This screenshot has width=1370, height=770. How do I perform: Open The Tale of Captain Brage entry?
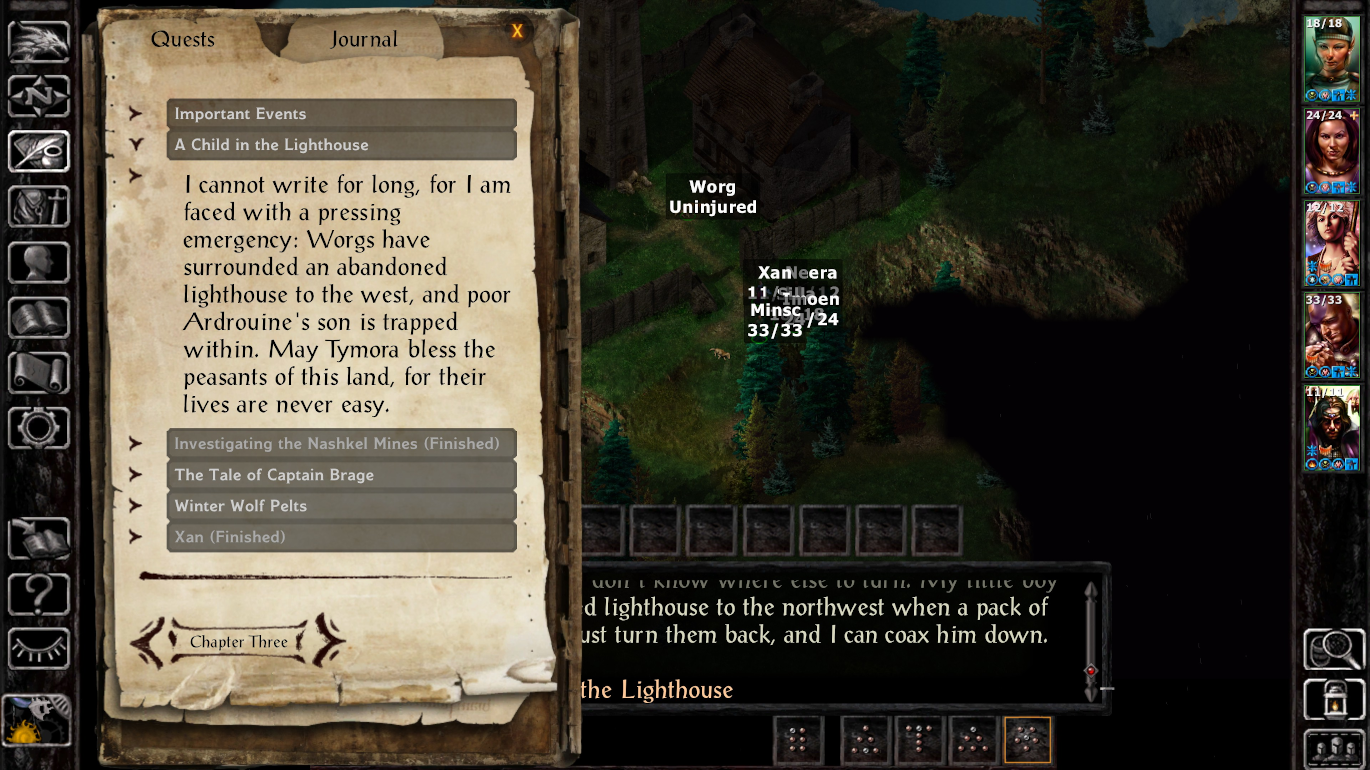click(341, 475)
